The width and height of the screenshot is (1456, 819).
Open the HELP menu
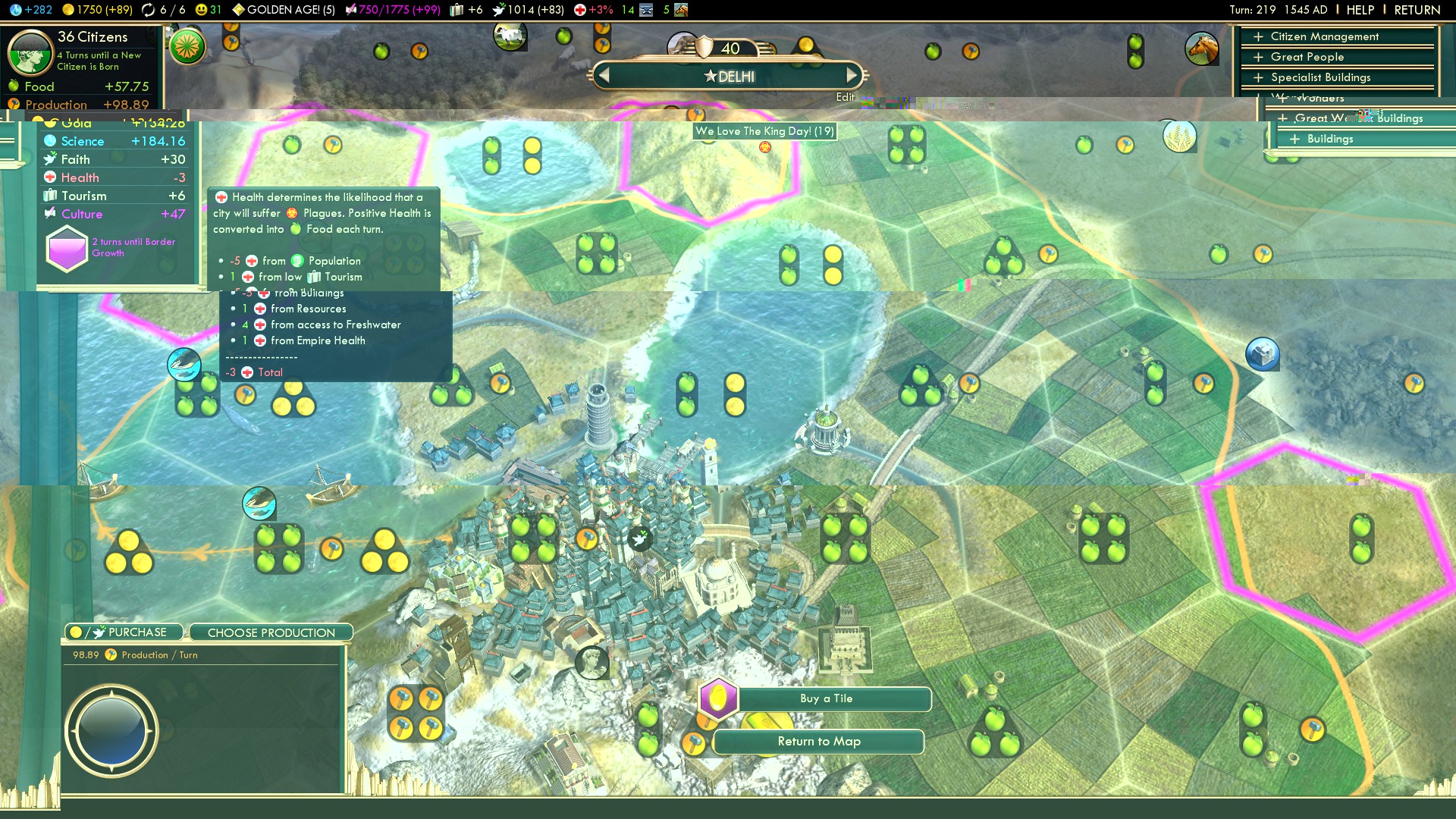point(1360,10)
